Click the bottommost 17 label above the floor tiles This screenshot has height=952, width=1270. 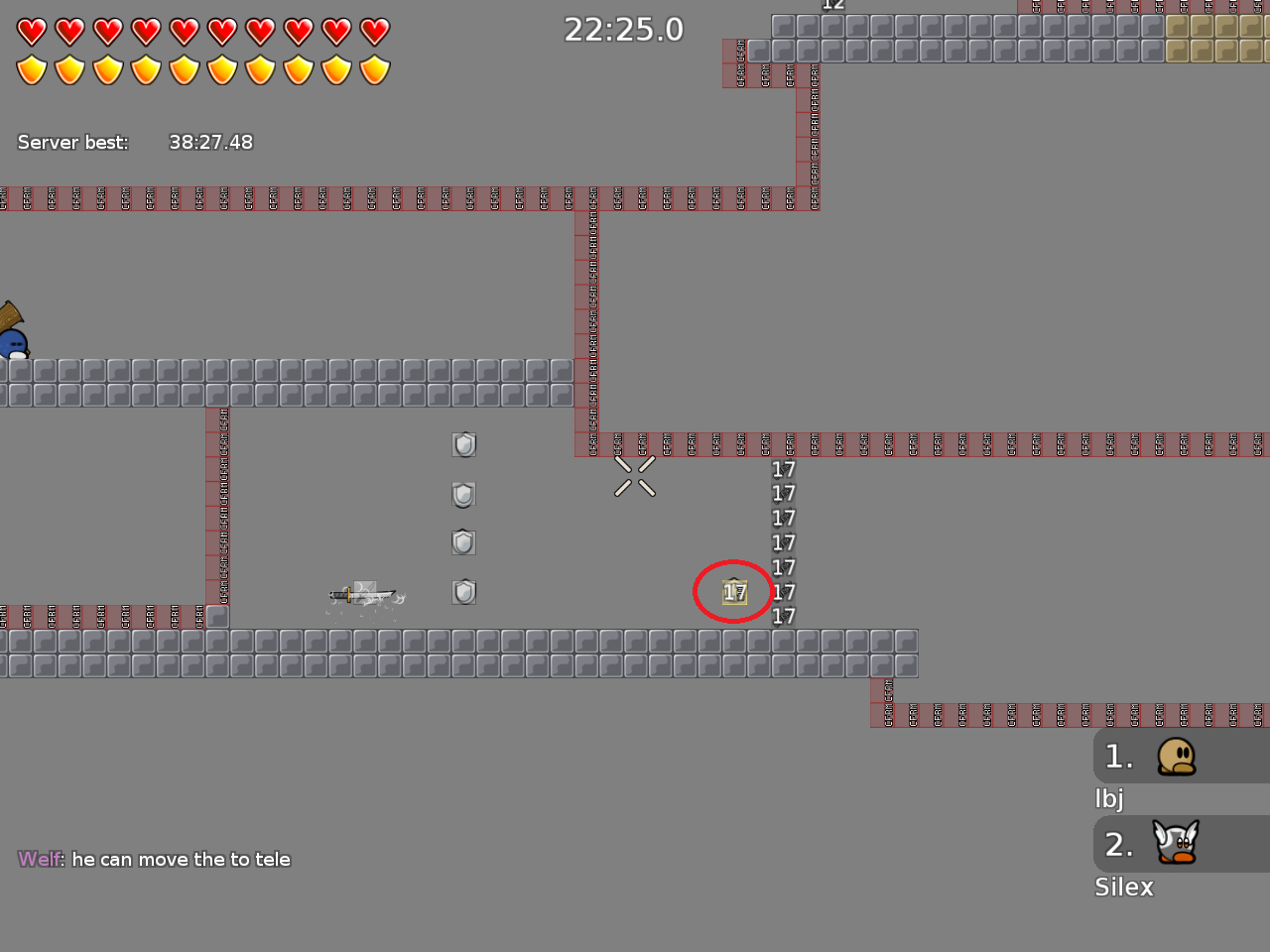[782, 617]
